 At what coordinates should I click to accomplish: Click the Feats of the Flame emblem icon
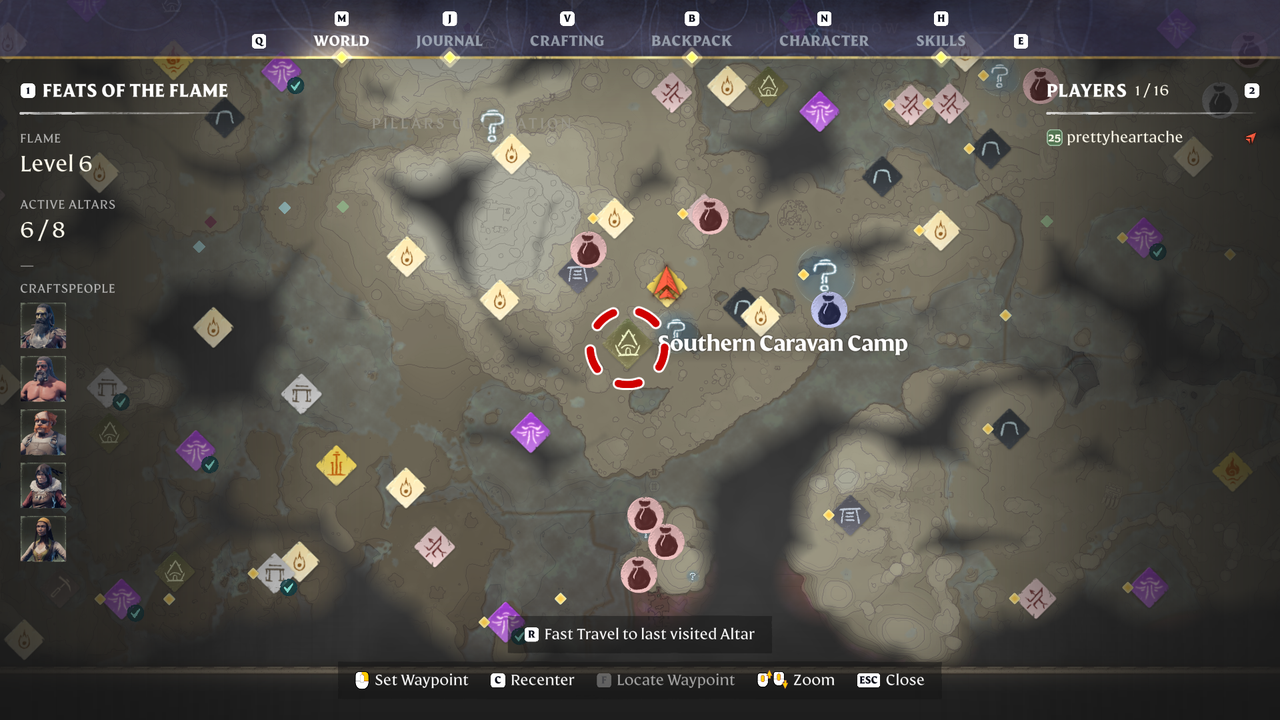(29, 89)
